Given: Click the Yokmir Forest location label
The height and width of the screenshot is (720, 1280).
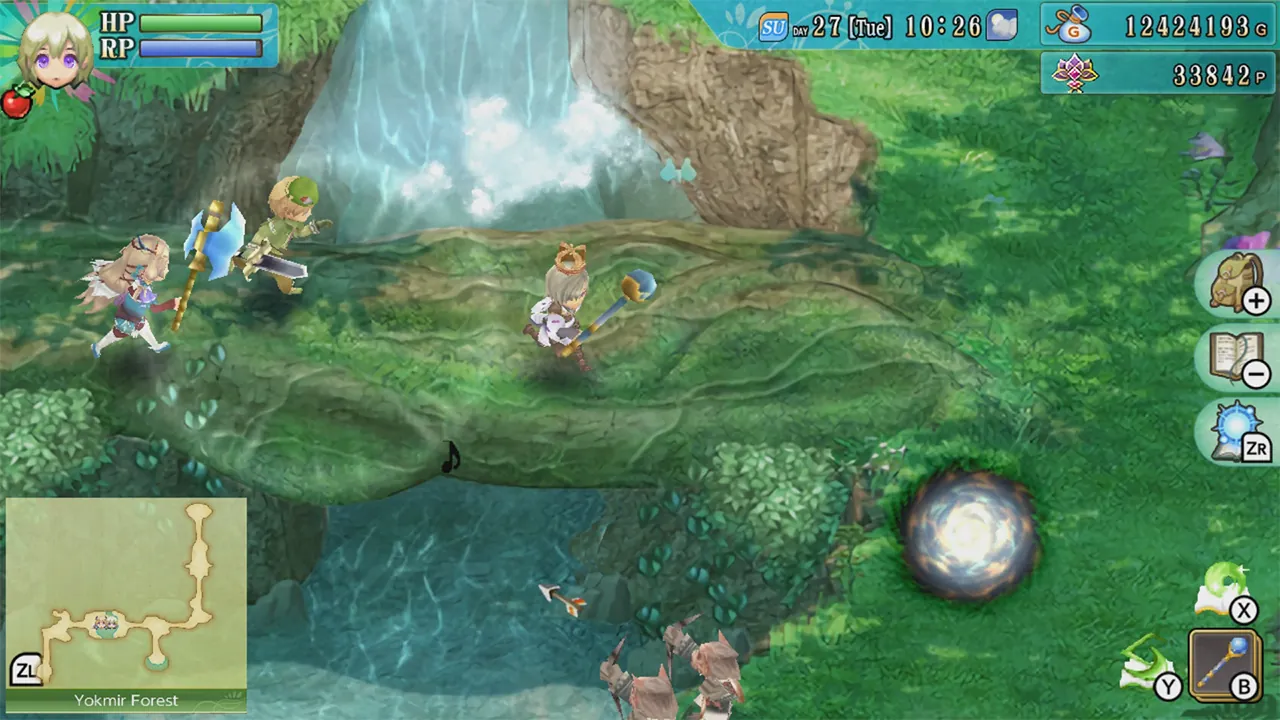Looking at the screenshot, I should (125, 700).
